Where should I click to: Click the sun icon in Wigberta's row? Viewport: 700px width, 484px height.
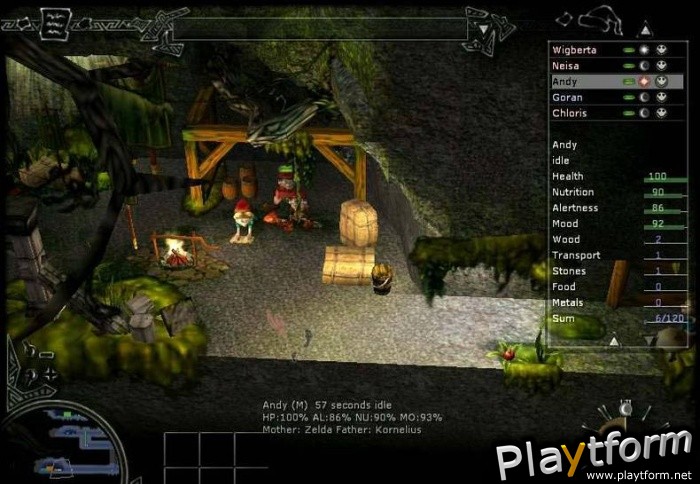pos(645,49)
